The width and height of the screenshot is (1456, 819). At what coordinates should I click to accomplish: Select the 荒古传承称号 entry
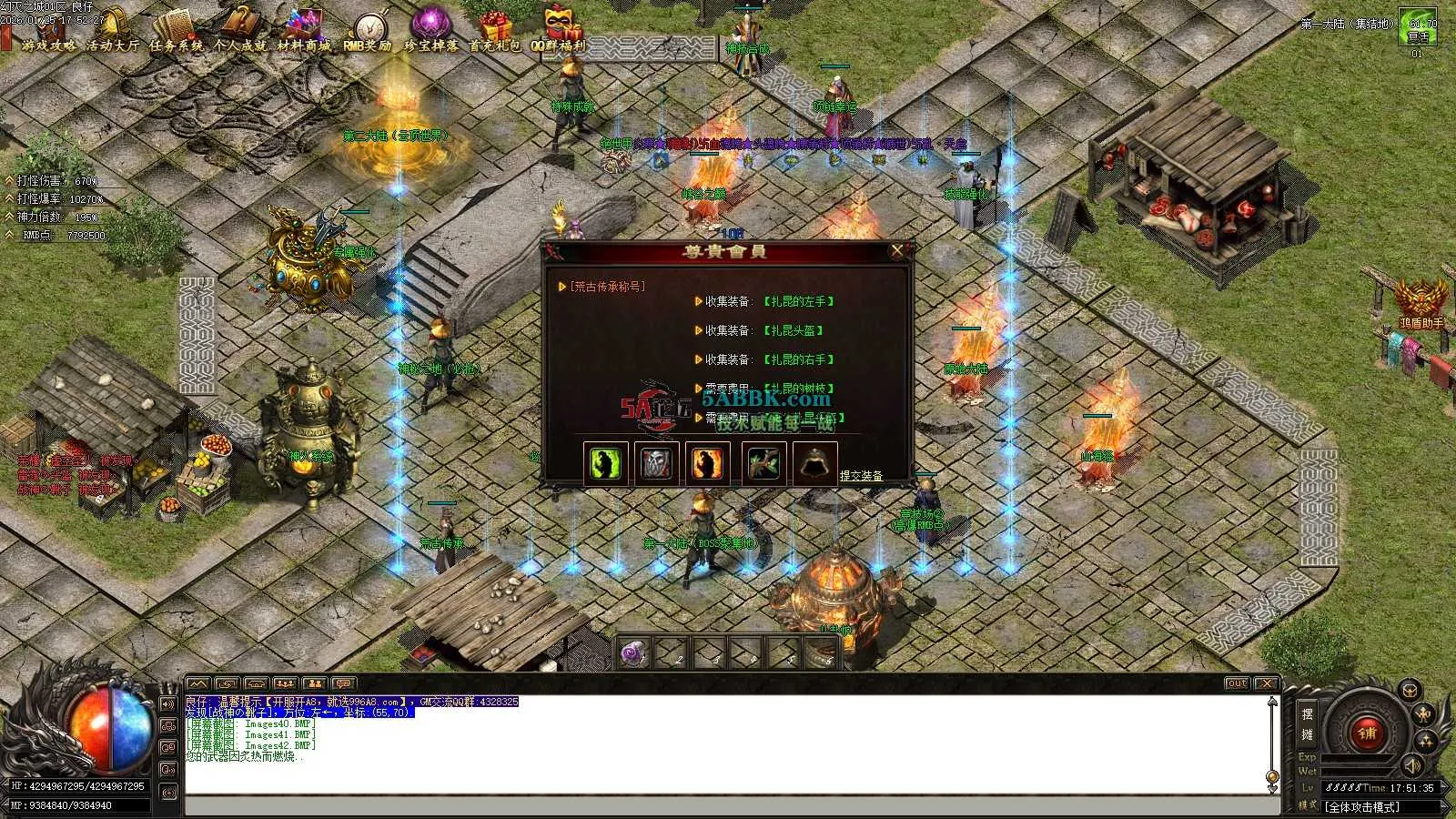coord(607,287)
